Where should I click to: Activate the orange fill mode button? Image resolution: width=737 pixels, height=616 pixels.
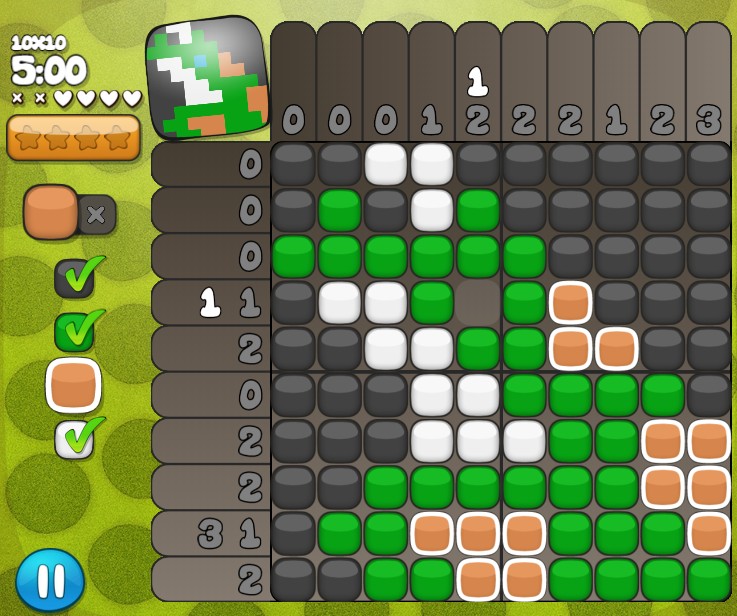(51, 211)
